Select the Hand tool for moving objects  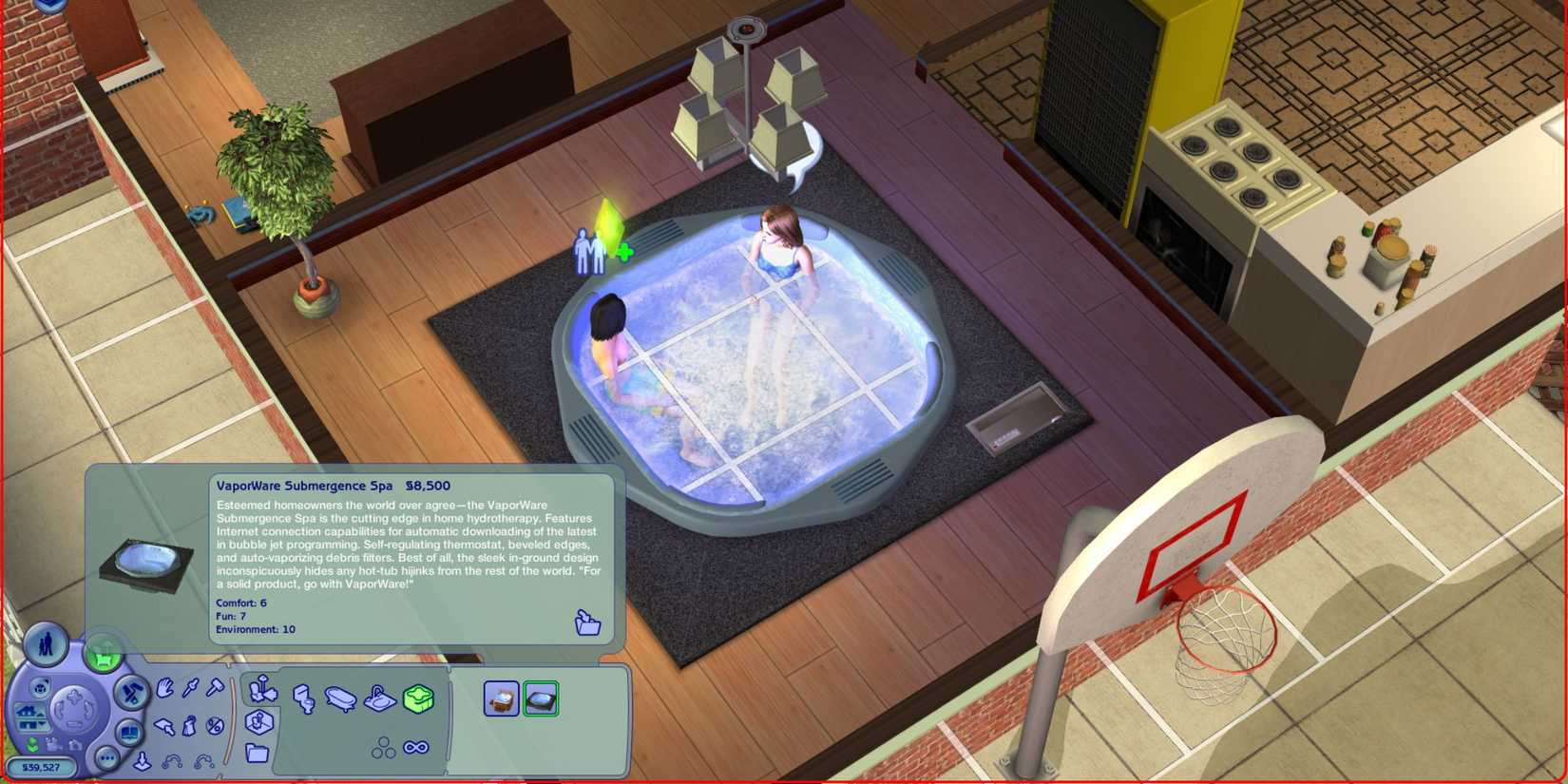pos(164,690)
